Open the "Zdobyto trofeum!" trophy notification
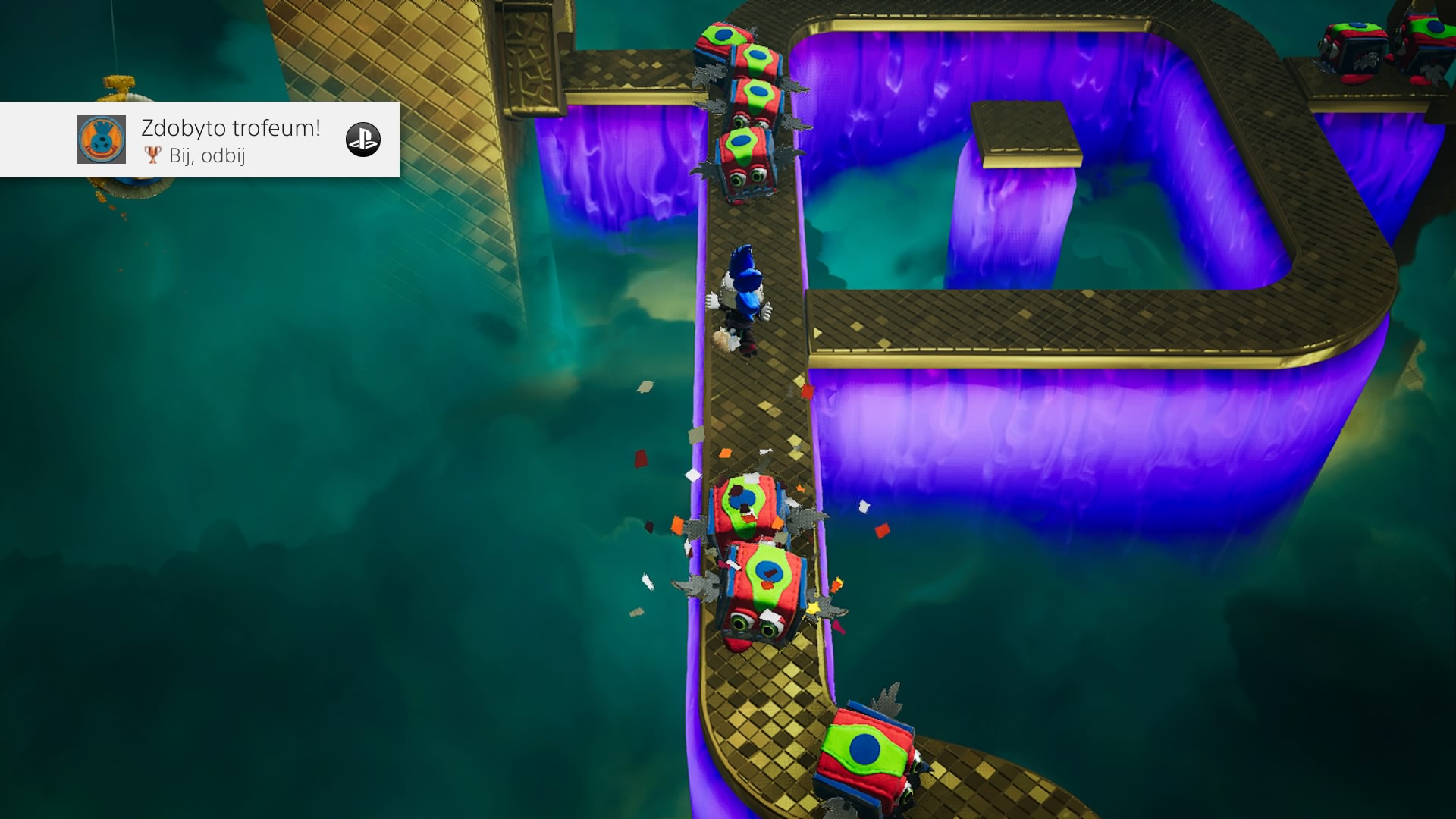This screenshot has height=819, width=1456. pos(231,140)
